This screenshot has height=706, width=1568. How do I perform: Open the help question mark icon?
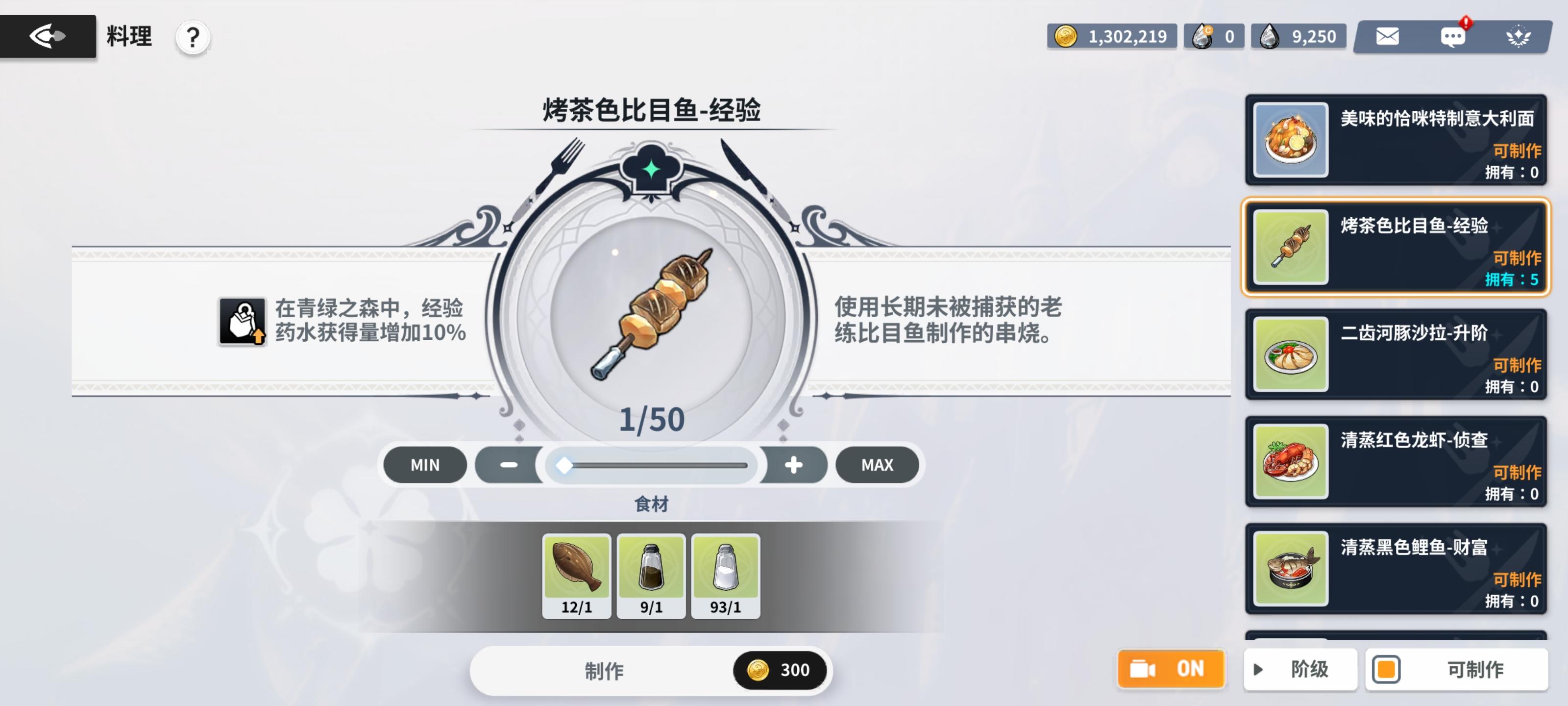(x=193, y=38)
